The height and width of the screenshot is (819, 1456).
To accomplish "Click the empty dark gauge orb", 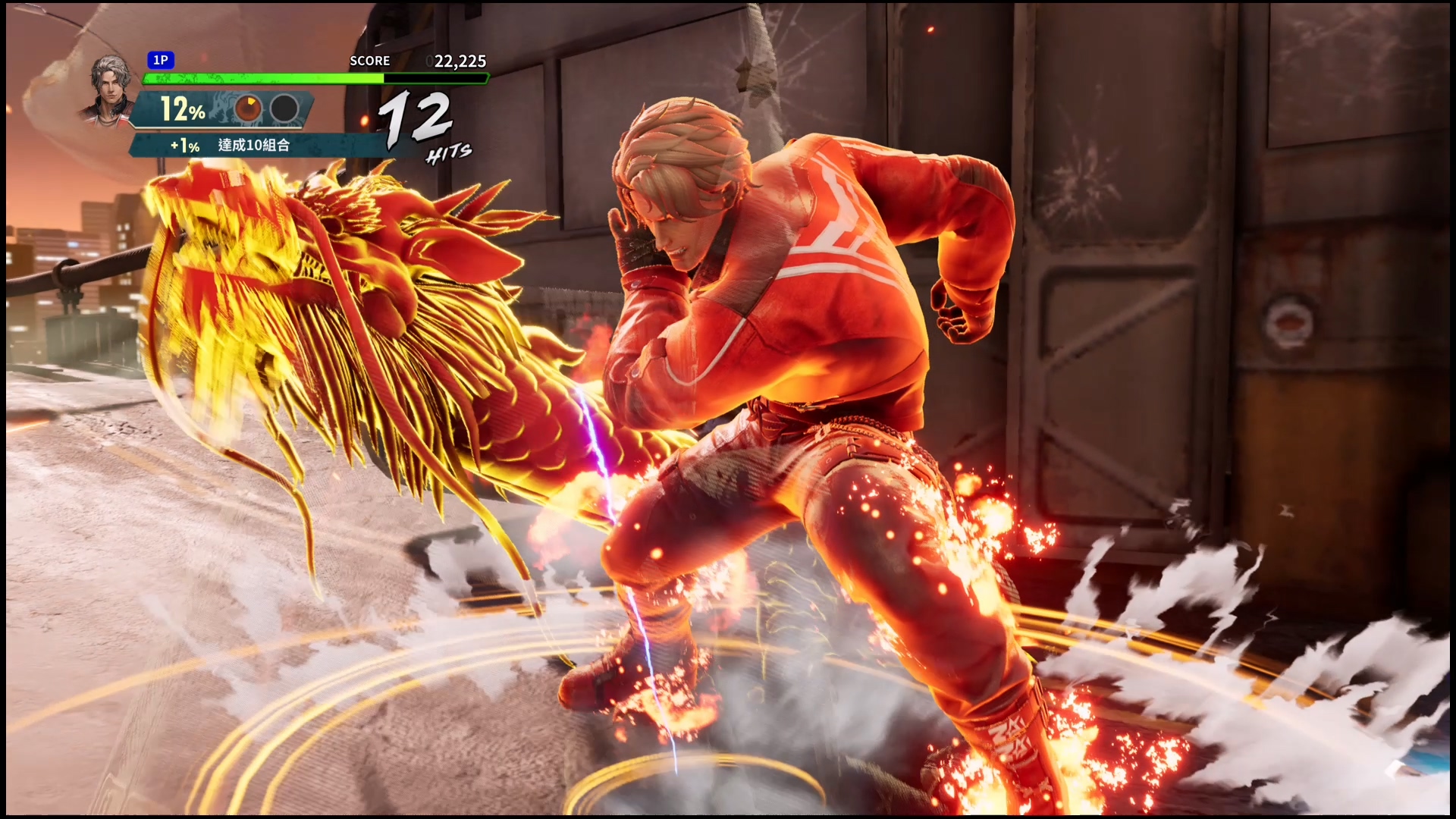I will point(284,109).
